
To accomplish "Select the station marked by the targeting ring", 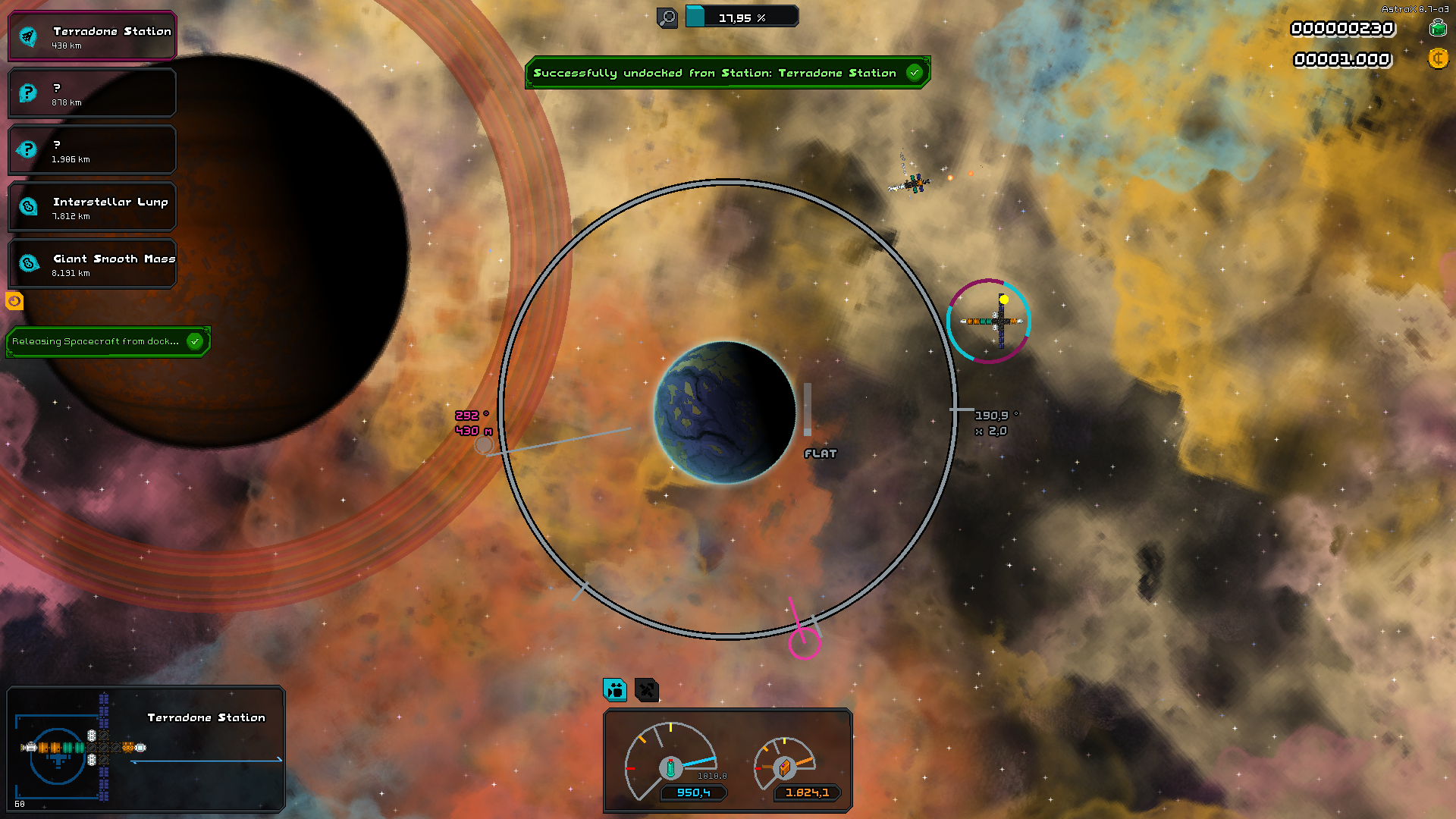I will 989,321.
